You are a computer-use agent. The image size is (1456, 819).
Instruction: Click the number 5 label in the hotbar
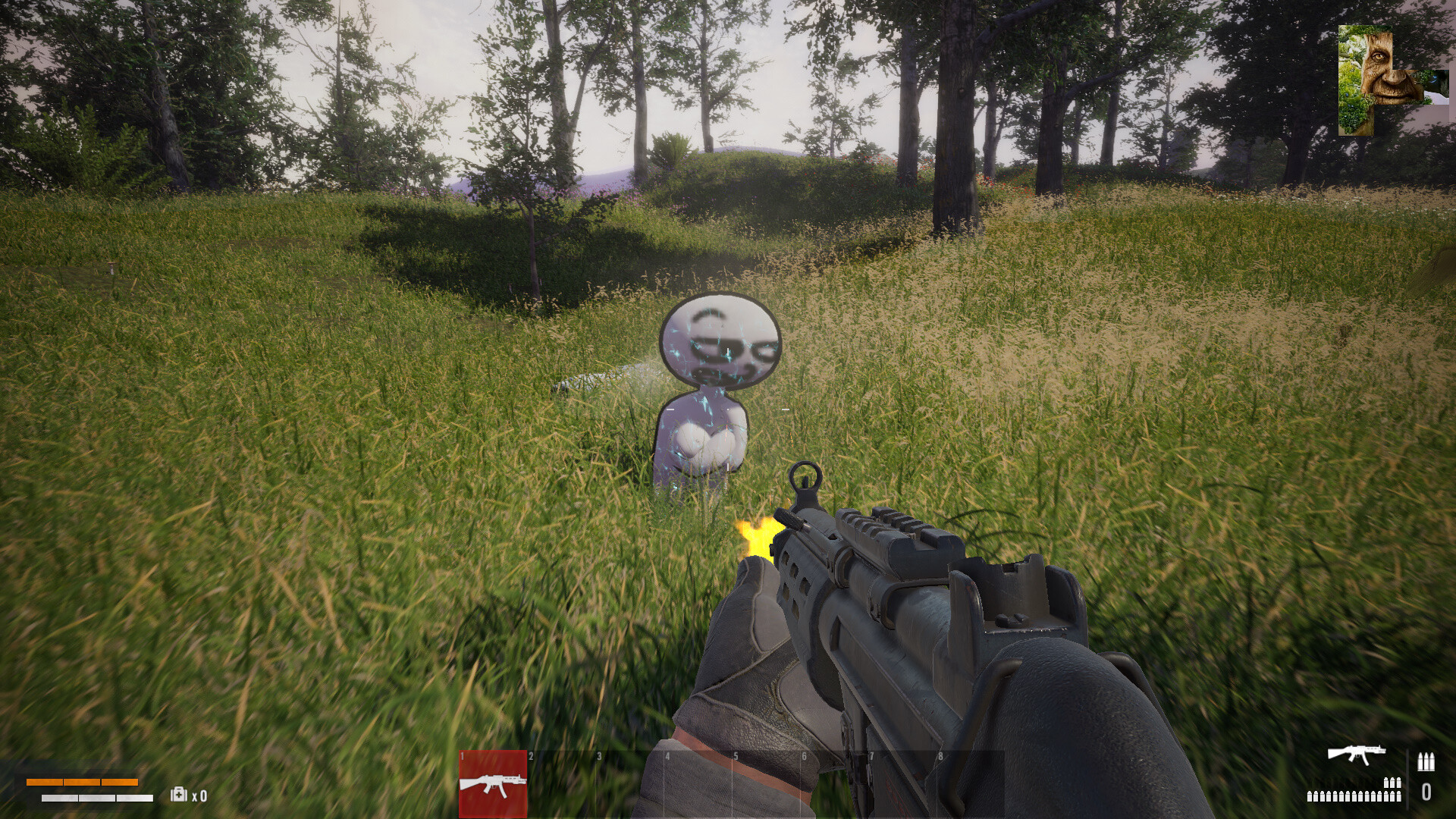coord(736,756)
